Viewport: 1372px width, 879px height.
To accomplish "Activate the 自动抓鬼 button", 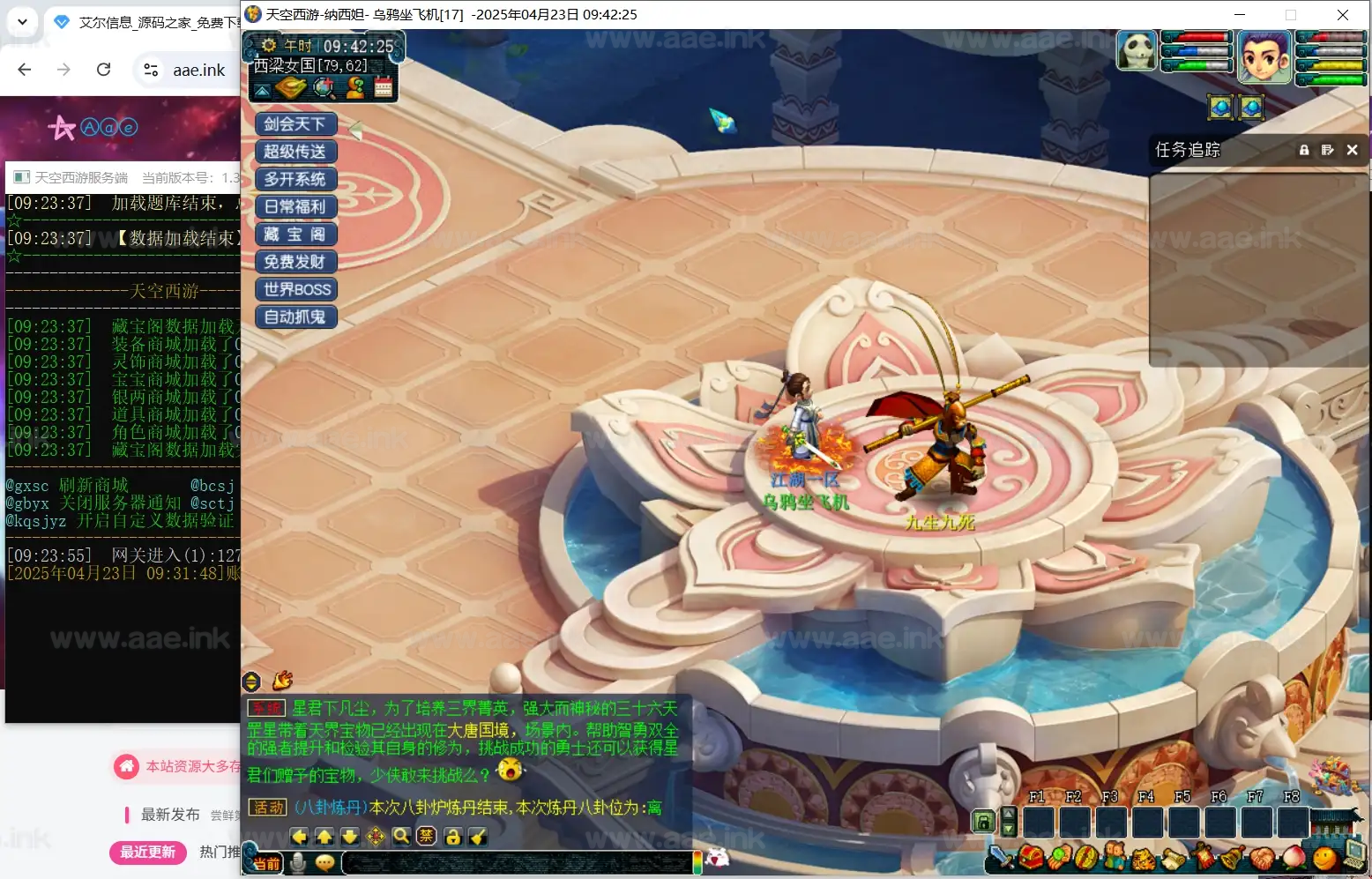I will pyautogui.click(x=295, y=317).
